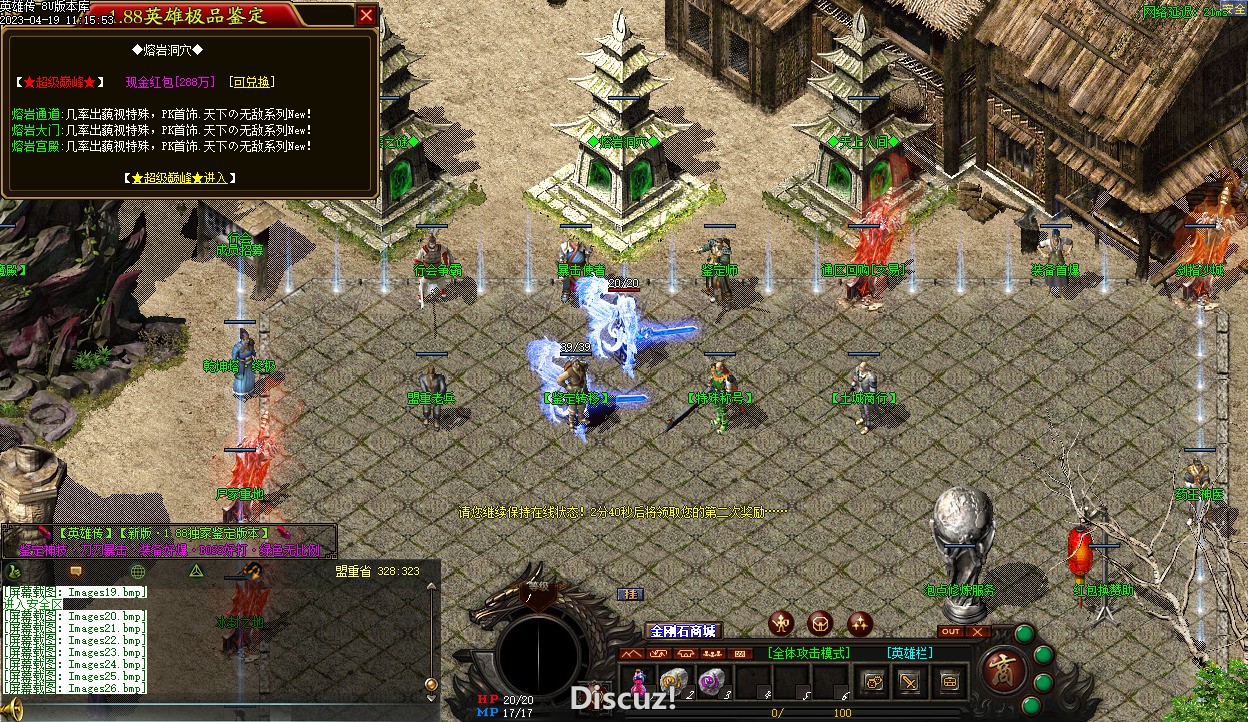Toggle the 全体攻击模式 attack mode label
The width and height of the screenshot is (1248, 722).
click(x=809, y=653)
